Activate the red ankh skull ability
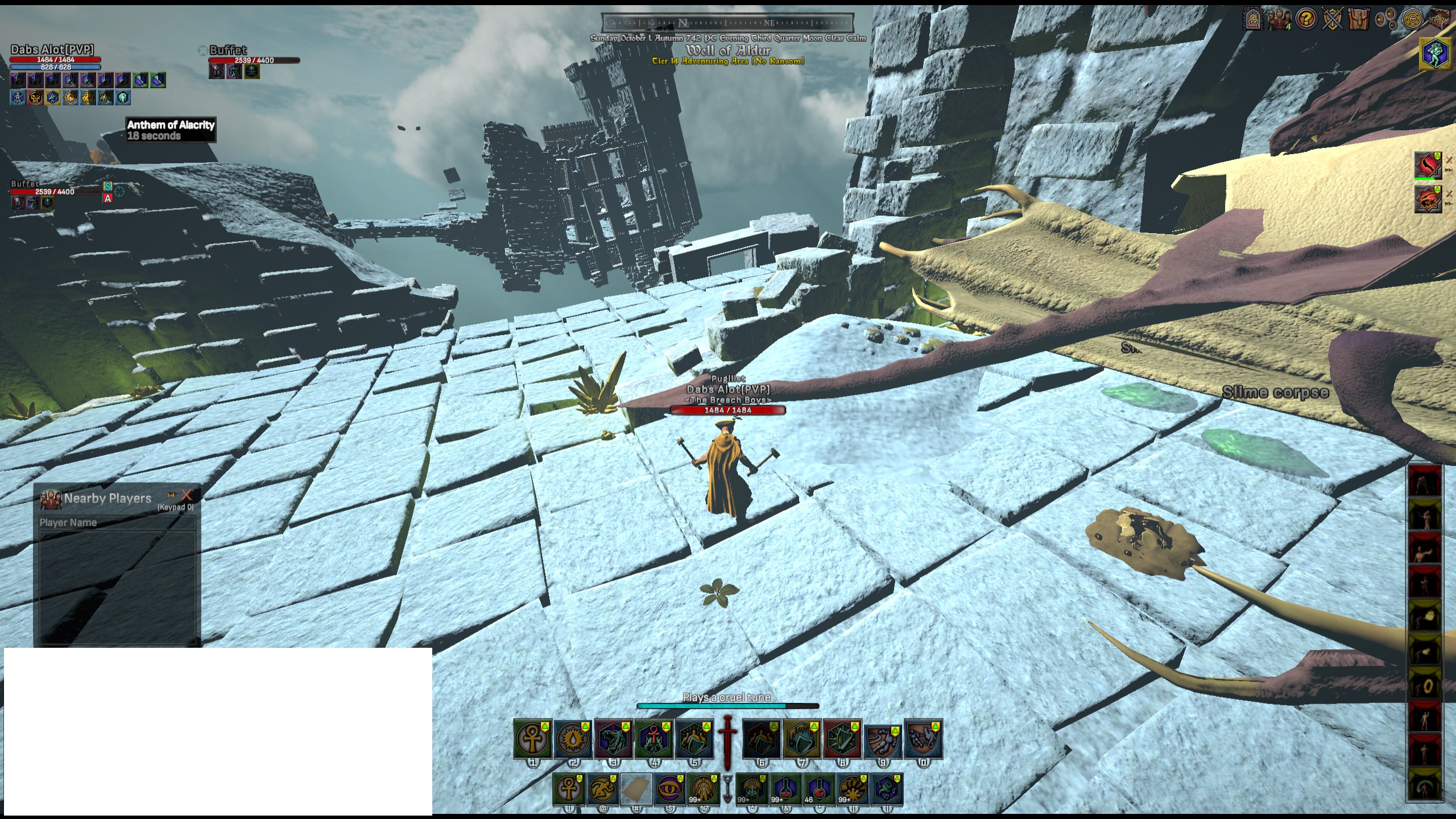Image resolution: width=1456 pixels, height=819 pixels. tap(653, 739)
